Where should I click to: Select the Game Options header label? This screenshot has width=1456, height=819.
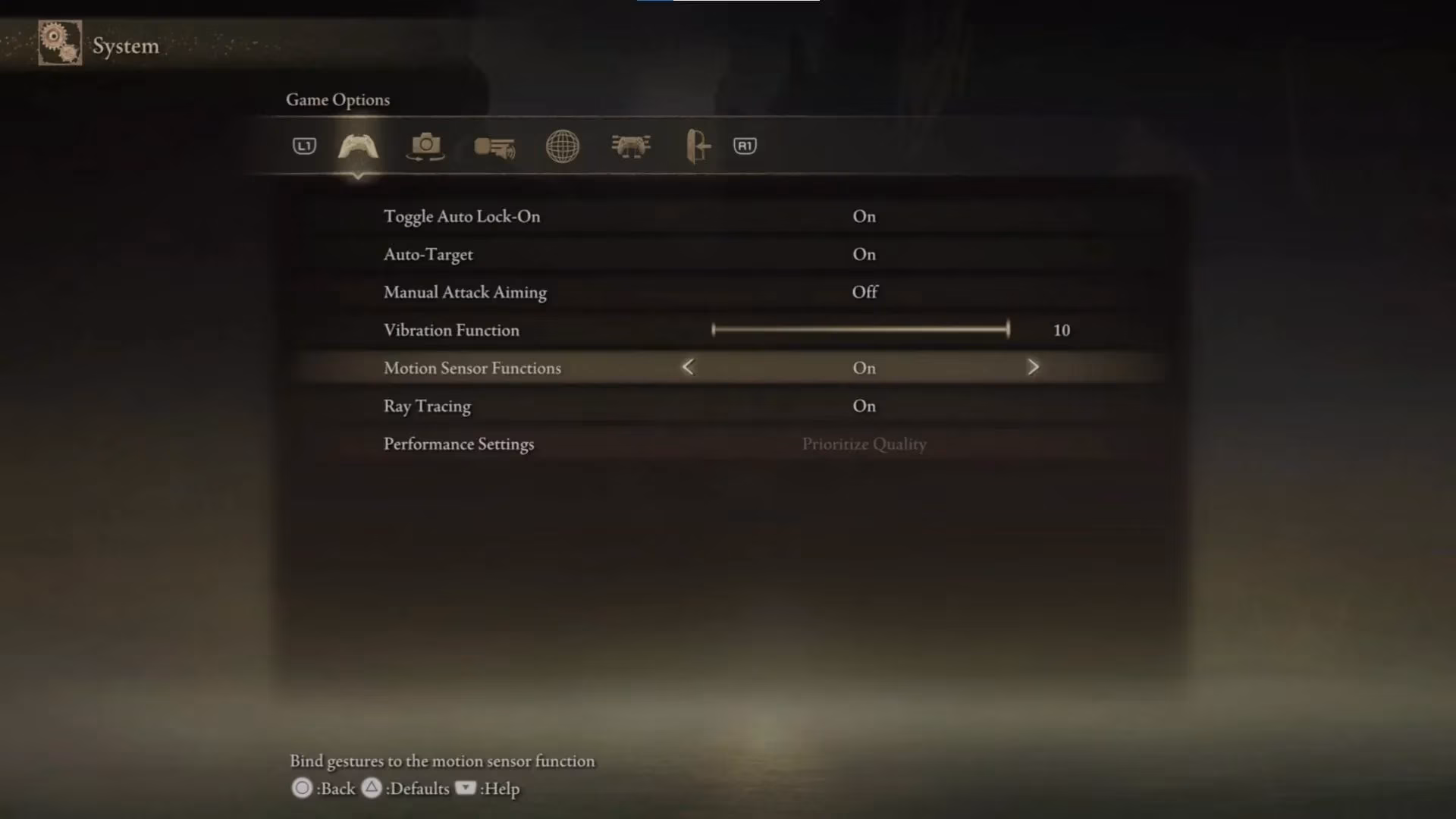click(x=337, y=99)
